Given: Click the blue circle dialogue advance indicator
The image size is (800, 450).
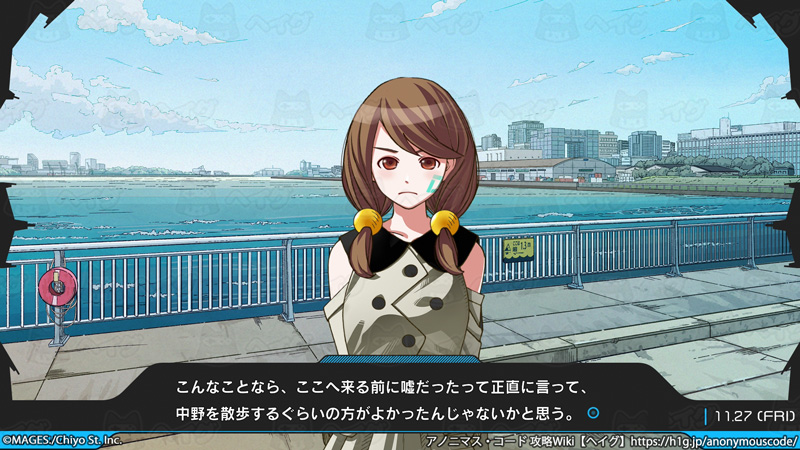Looking at the screenshot, I should coord(593,412).
